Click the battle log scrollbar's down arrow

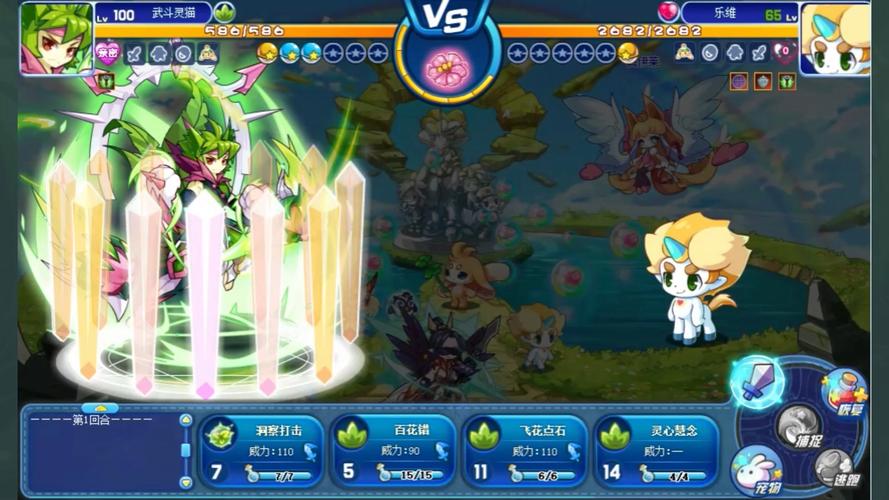coord(185,481)
